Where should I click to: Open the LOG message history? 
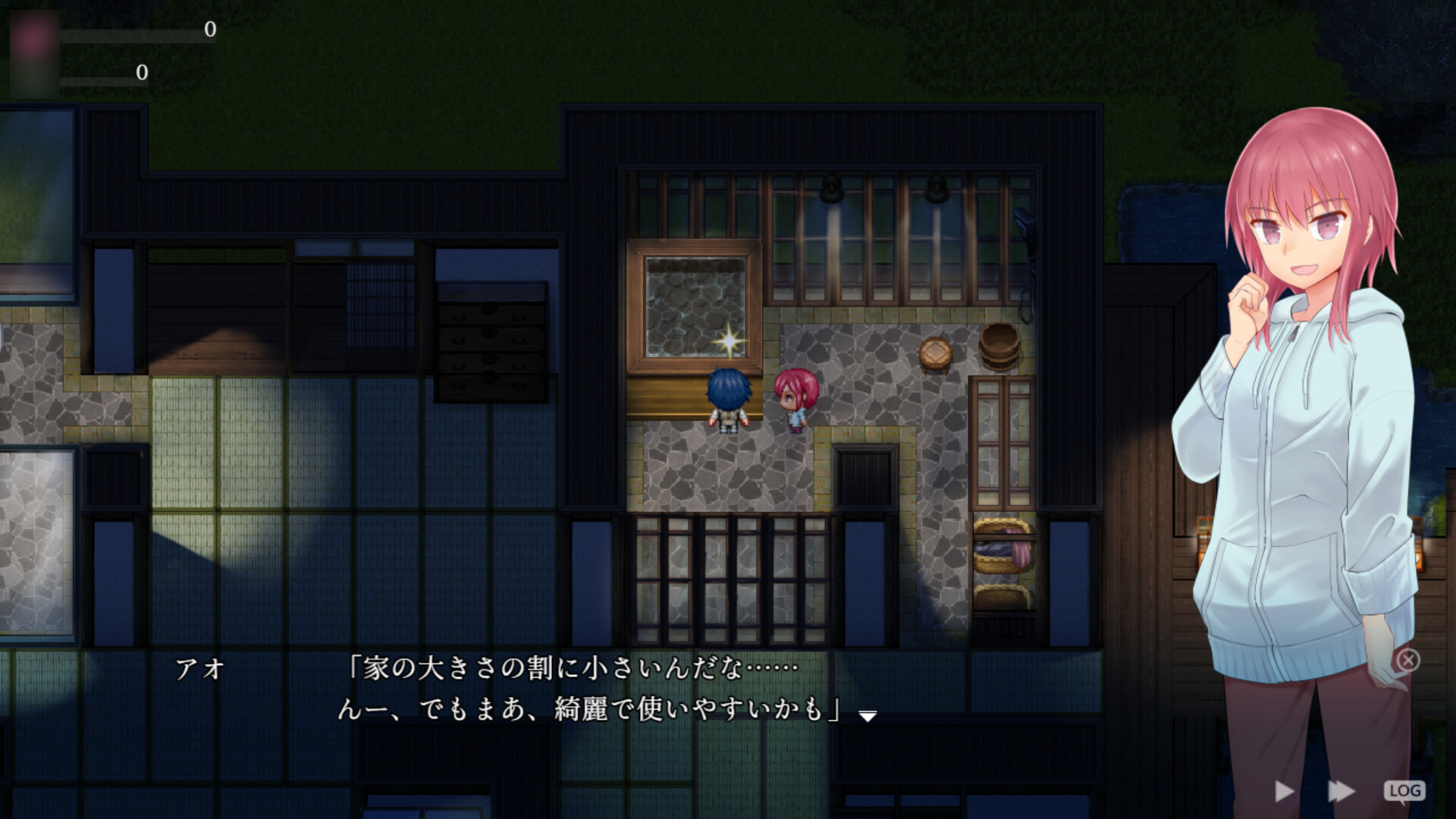tap(1404, 789)
